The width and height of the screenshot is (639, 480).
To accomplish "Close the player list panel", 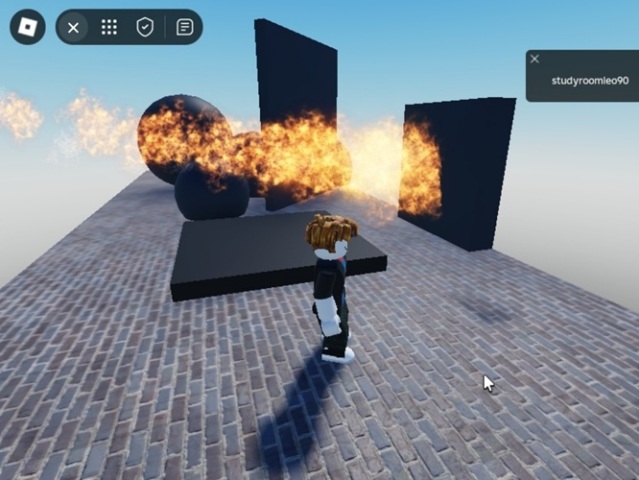I will 534,59.
